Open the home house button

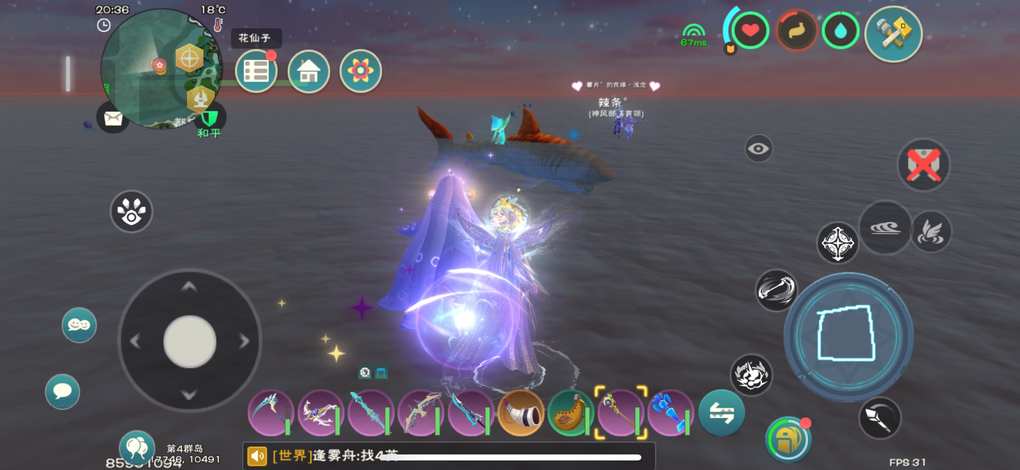(309, 71)
